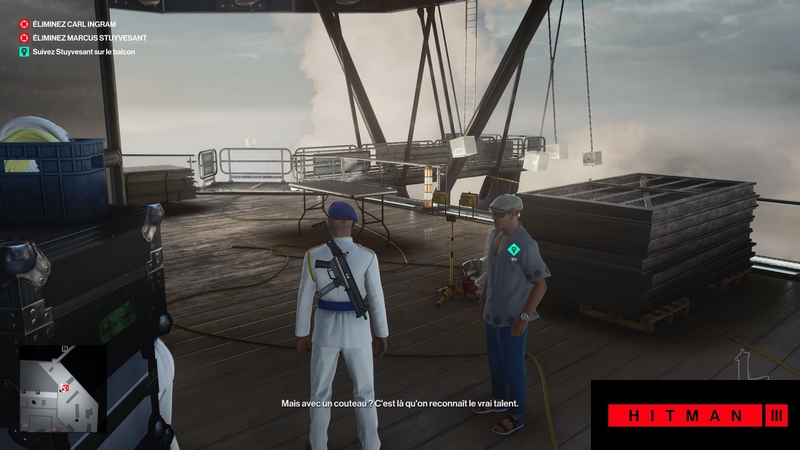Click the Suivez Stuyvesant sur le balcon objective
The height and width of the screenshot is (450, 800).
[x=84, y=51]
